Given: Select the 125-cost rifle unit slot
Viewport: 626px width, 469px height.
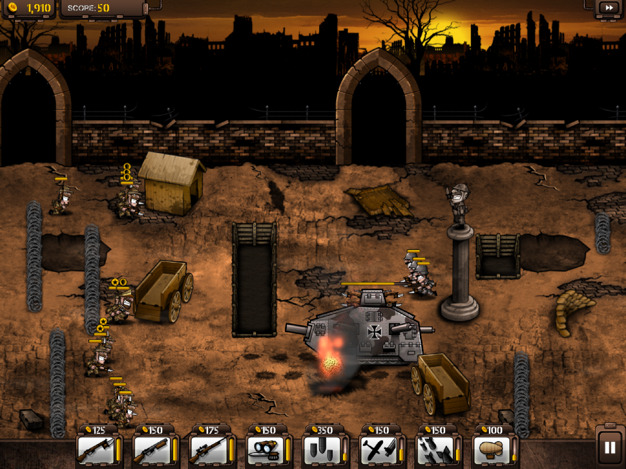Looking at the screenshot, I should pos(96,448).
